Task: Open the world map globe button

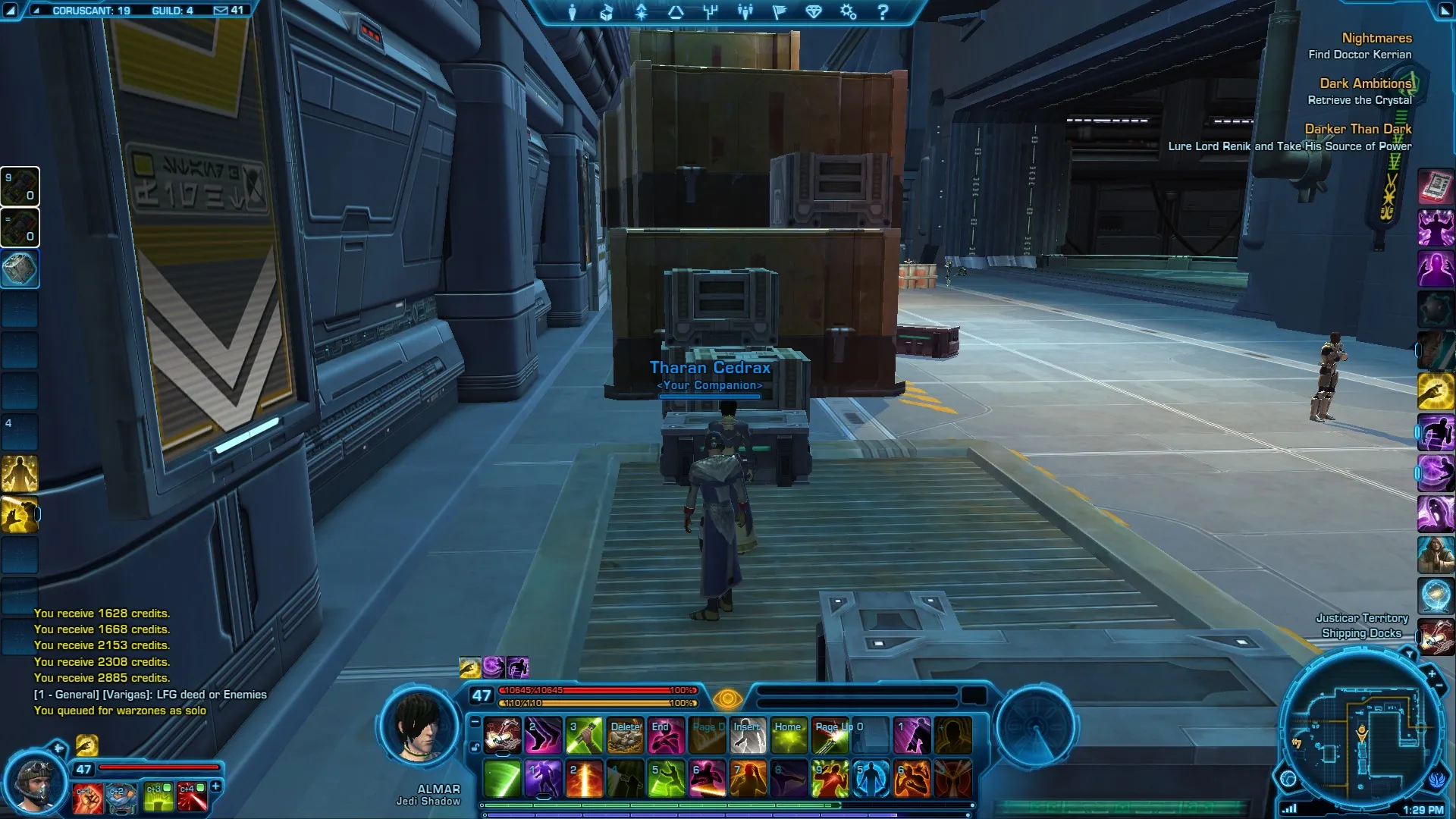Action: [1288, 779]
